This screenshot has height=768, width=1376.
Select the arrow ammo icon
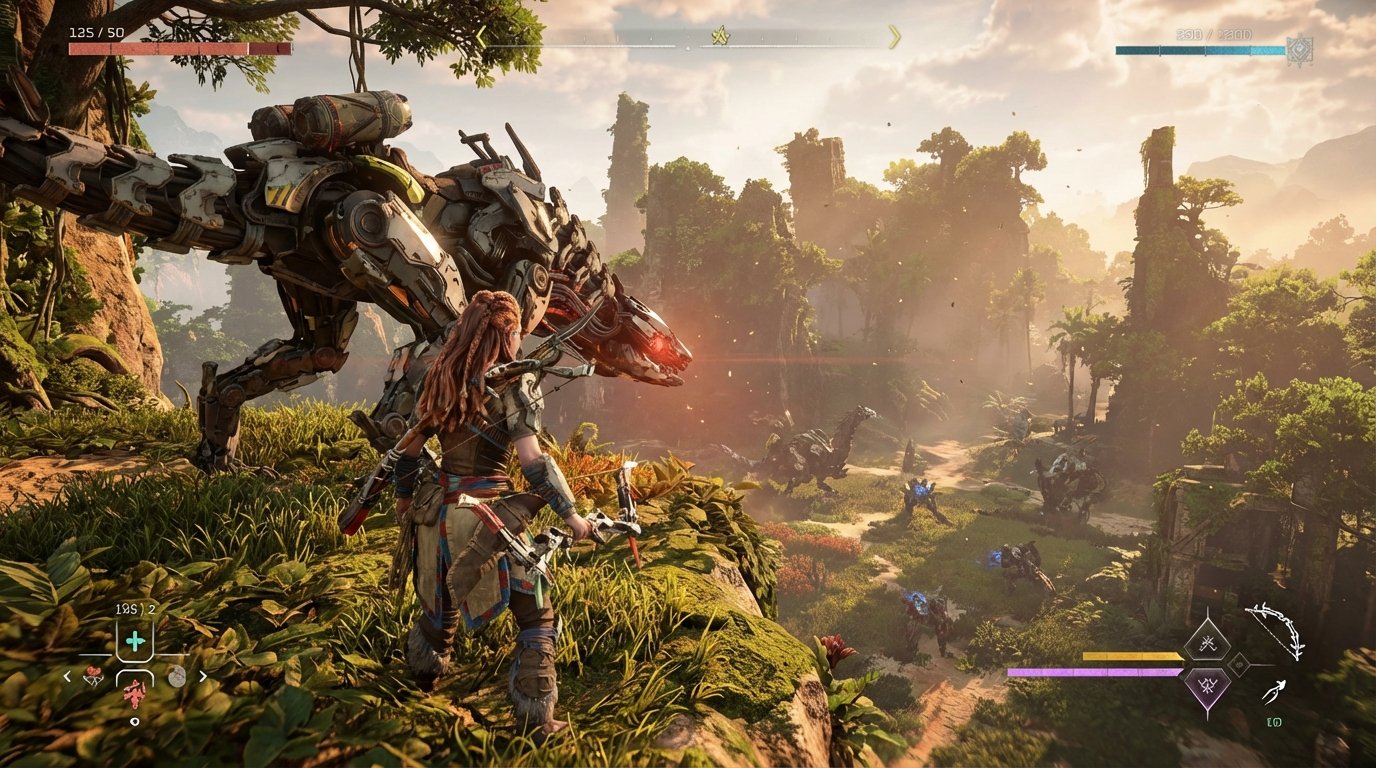[1276, 690]
